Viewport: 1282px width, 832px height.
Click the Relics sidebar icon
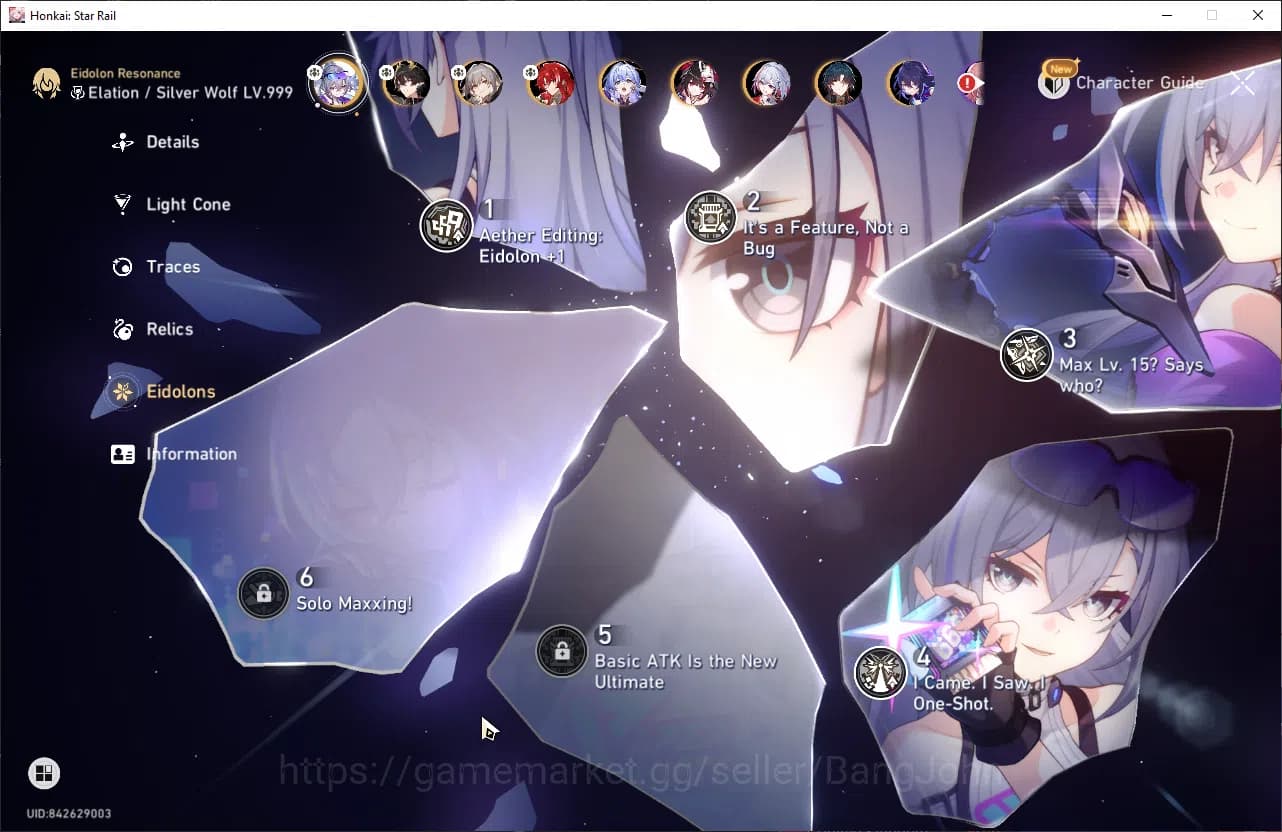[x=121, y=329]
